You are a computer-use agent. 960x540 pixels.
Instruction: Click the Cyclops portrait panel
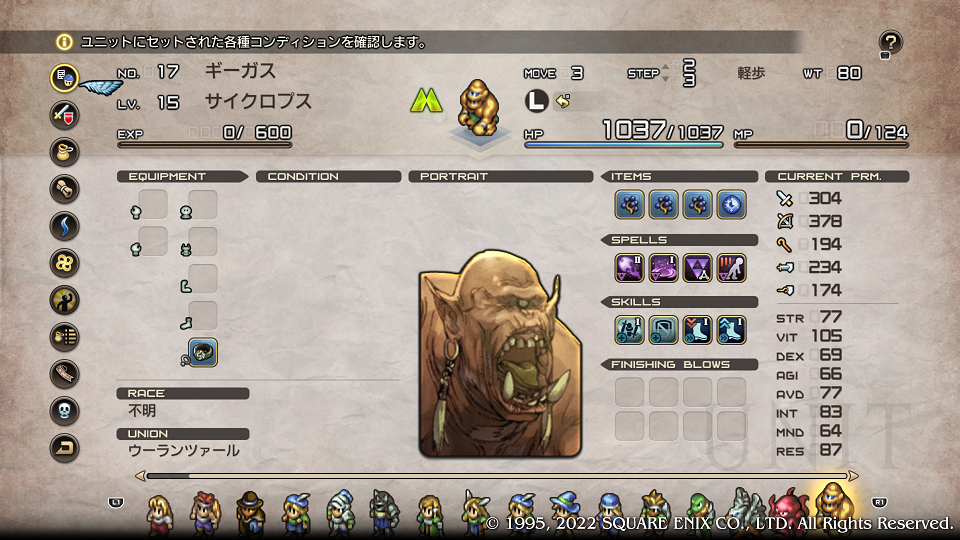[x=500, y=352]
